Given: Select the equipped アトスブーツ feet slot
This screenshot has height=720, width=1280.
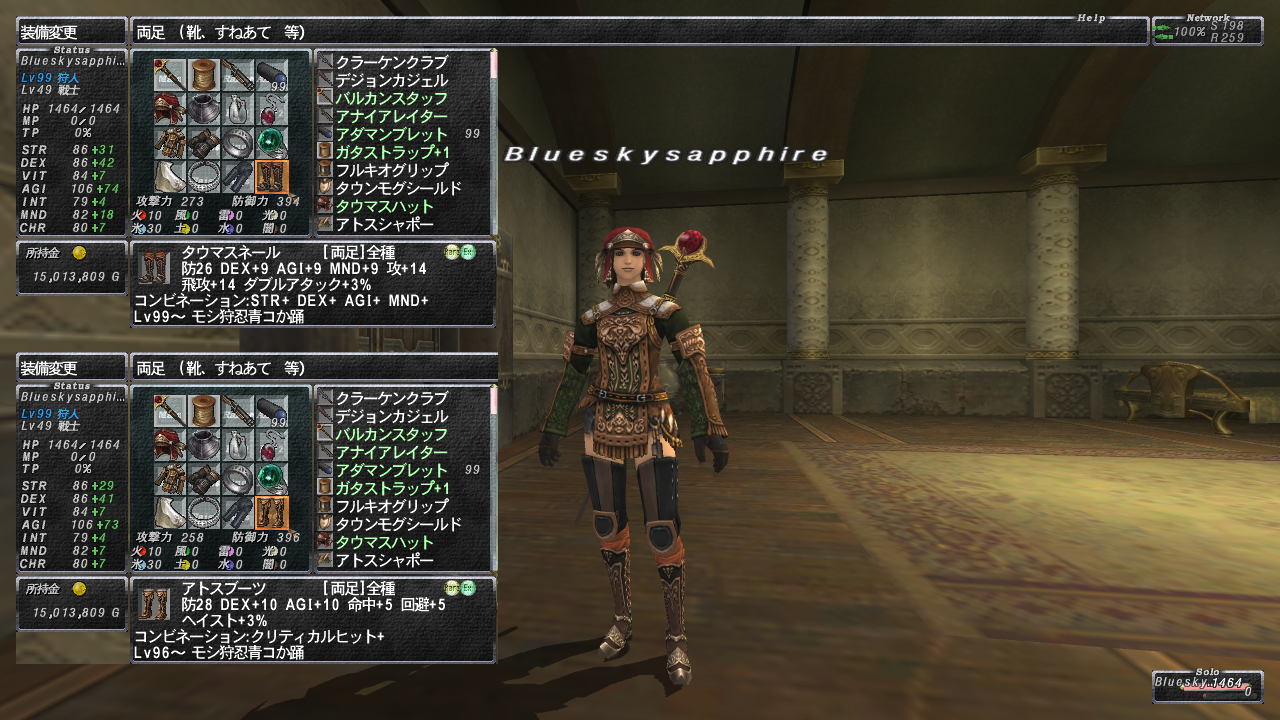Looking at the screenshot, I should point(271,513).
